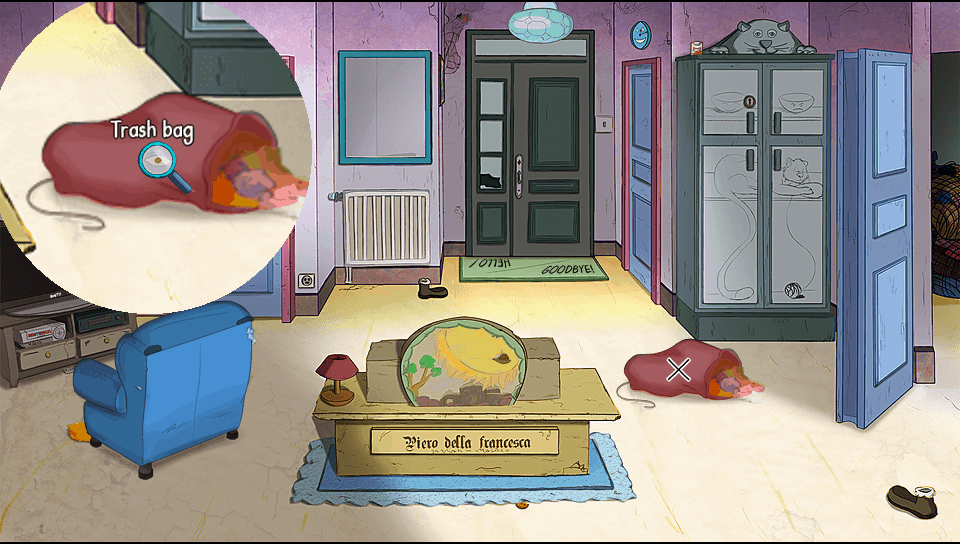Screen dimensions: 960x544
Task: Examine the Trash bag via magnifying glass icon
Action: [x=159, y=160]
